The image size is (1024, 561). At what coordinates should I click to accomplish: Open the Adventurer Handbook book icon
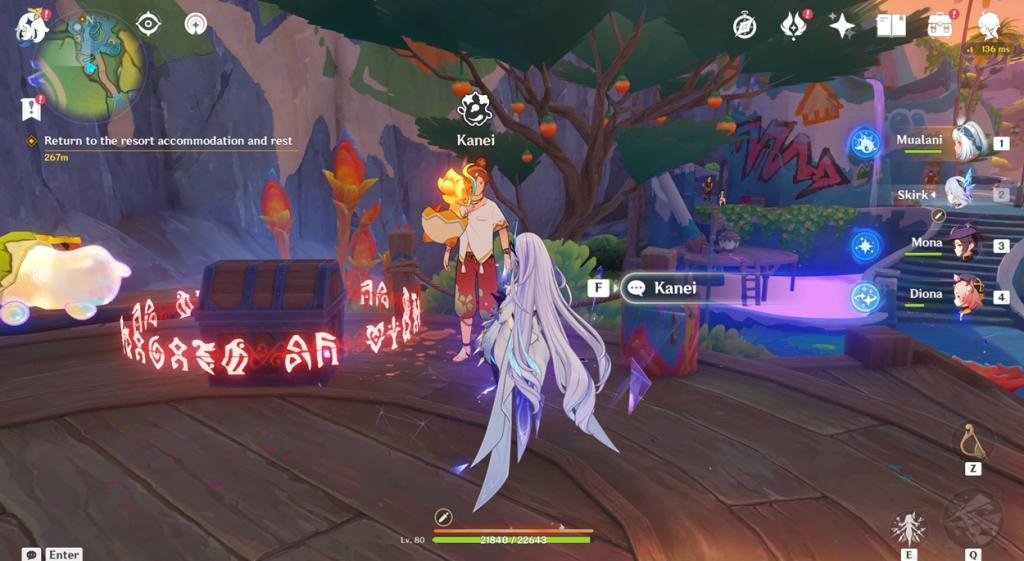point(890,26)
